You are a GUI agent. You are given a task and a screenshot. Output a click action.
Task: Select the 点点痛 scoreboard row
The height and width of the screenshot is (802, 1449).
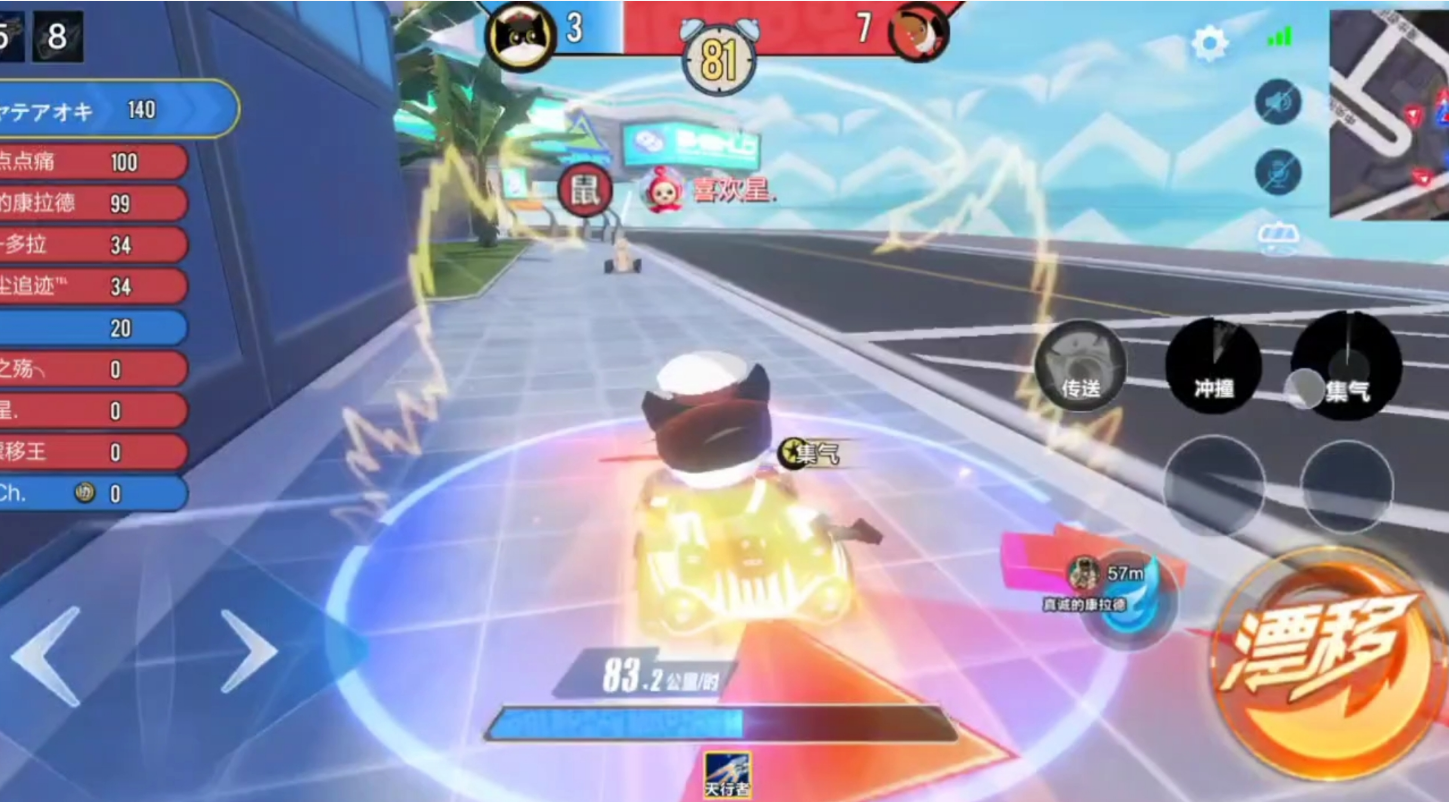[x=92, y=162]
